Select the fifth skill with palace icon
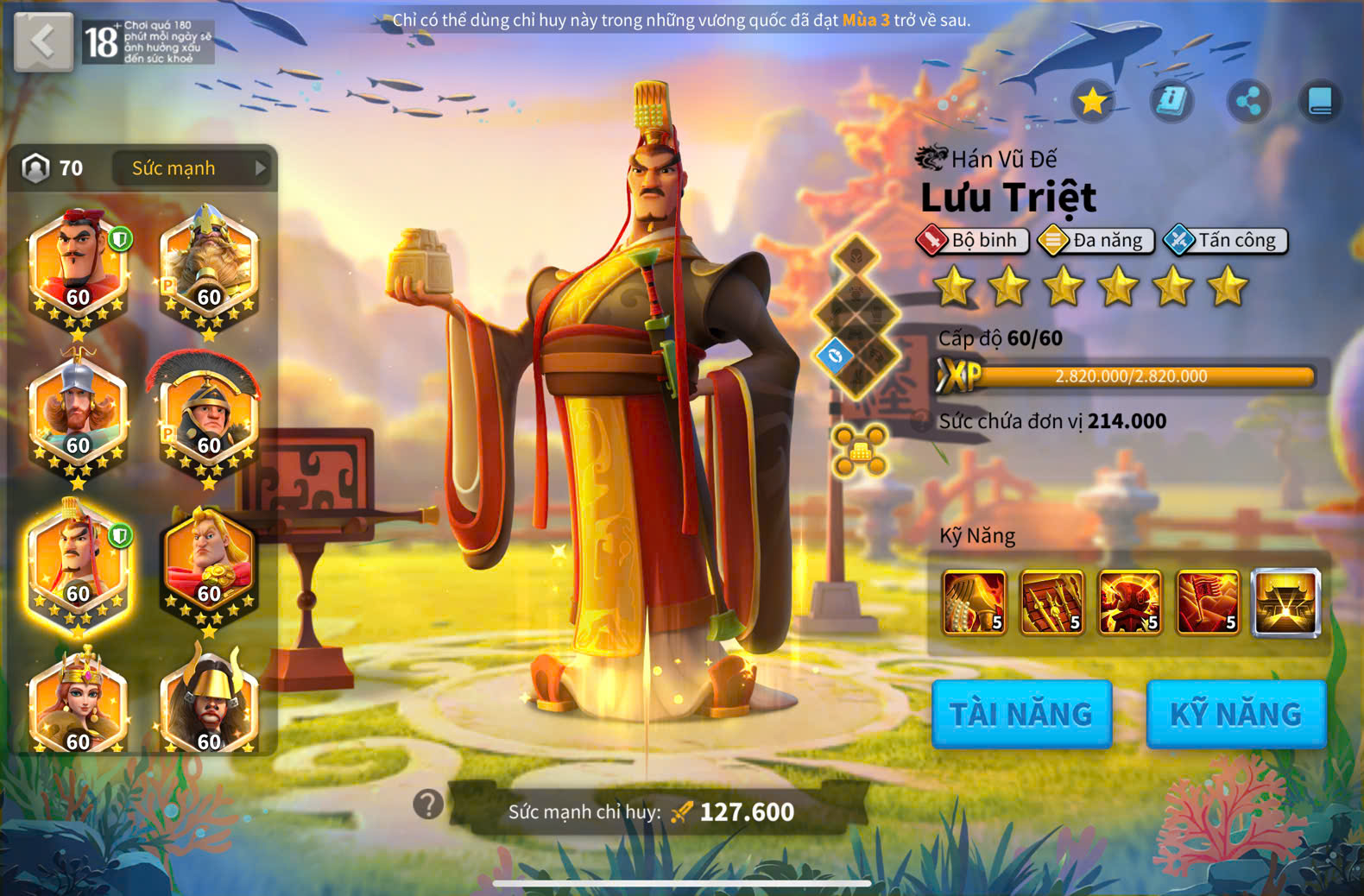Screen dimensions: 1364x896 coord(1285,603)
